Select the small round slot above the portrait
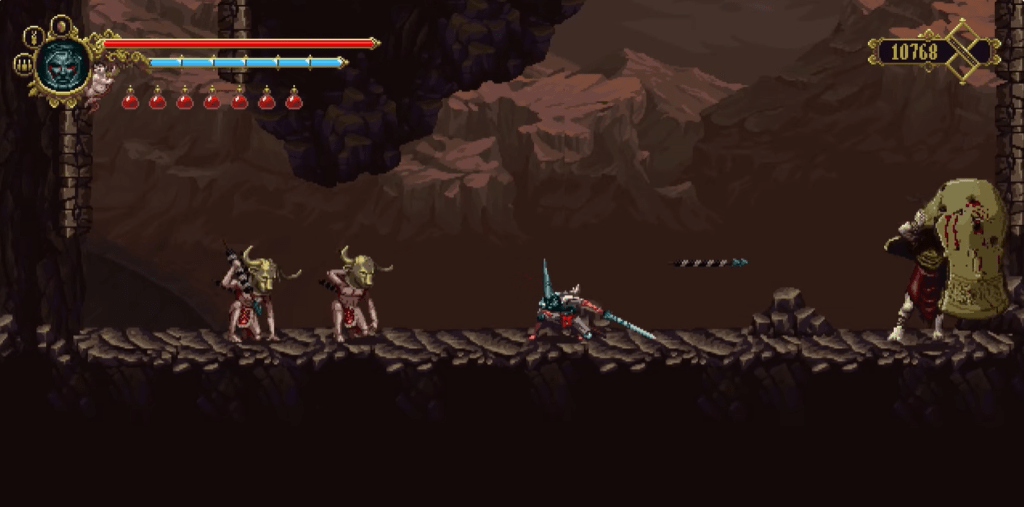Screen dimensions: 1024x507 click(x=61, y=25)
